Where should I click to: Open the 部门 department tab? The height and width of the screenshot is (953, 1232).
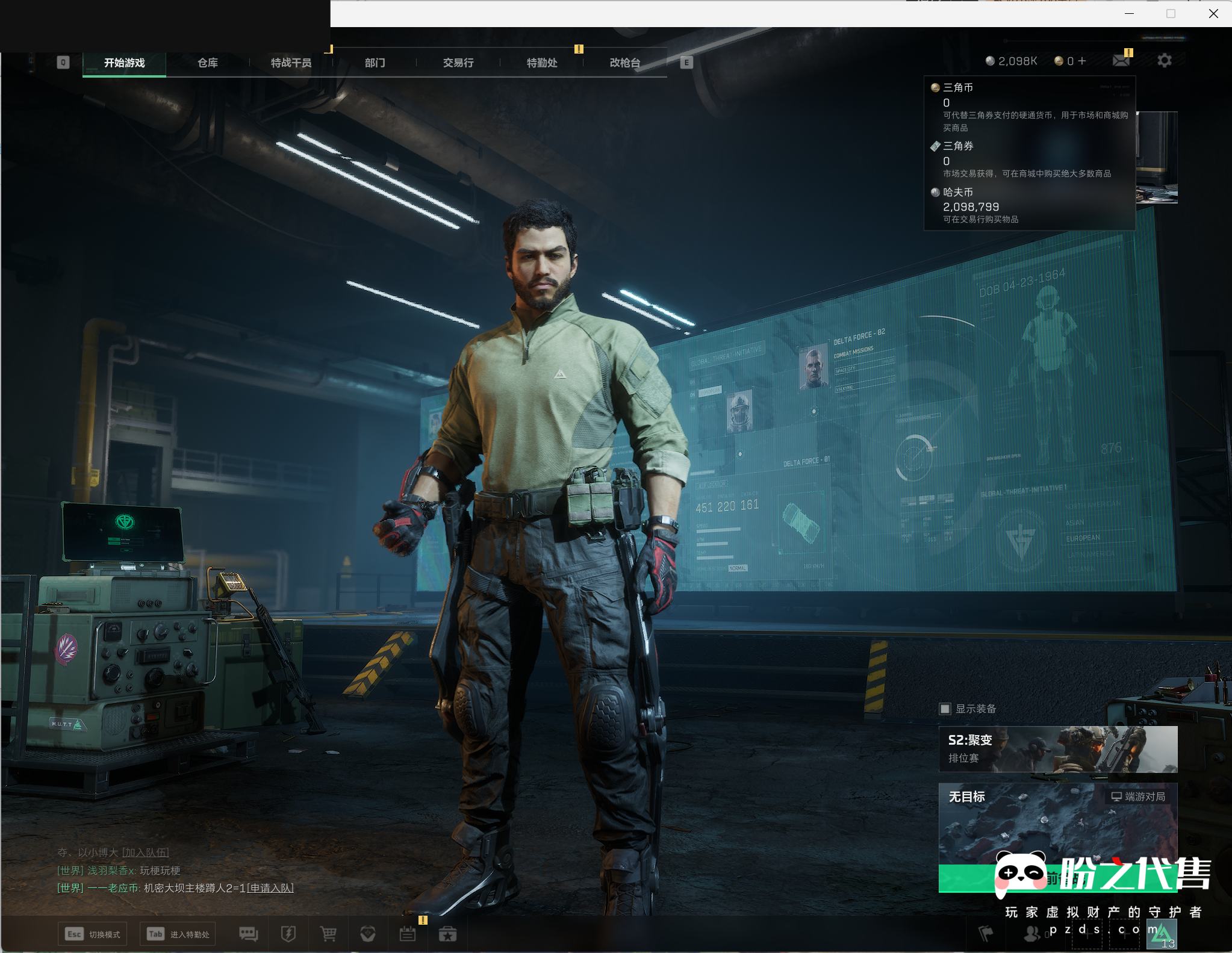click(375, 63)
